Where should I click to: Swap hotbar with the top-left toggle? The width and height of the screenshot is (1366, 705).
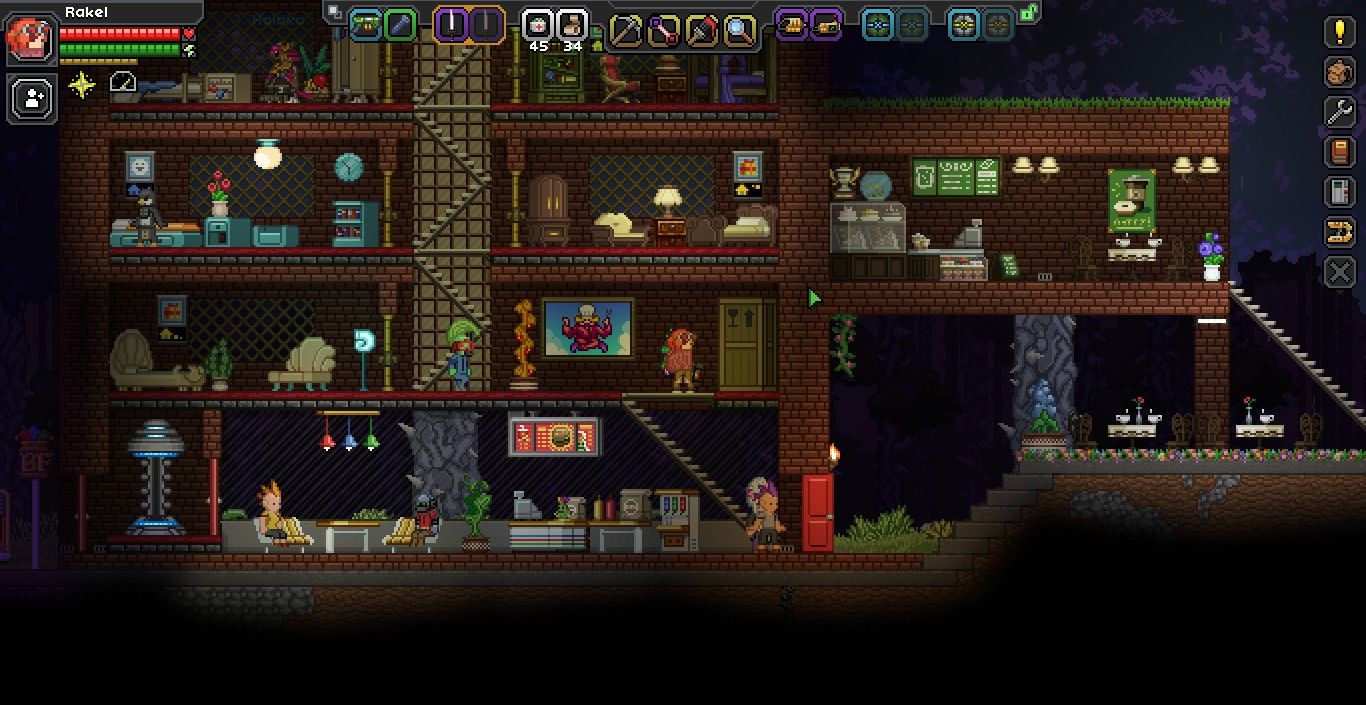333,12
